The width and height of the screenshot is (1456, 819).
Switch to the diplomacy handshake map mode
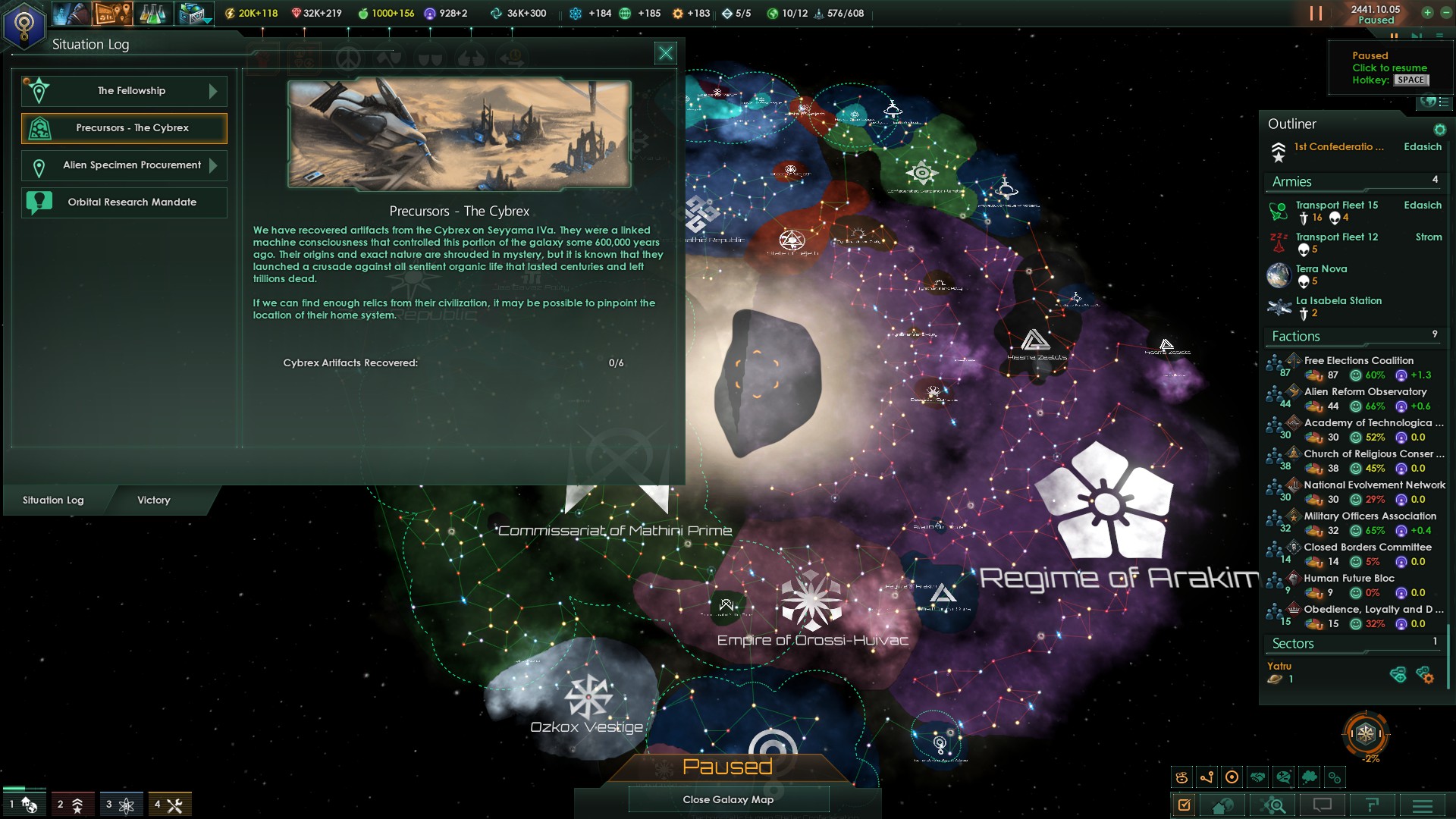click(1256, 776)
